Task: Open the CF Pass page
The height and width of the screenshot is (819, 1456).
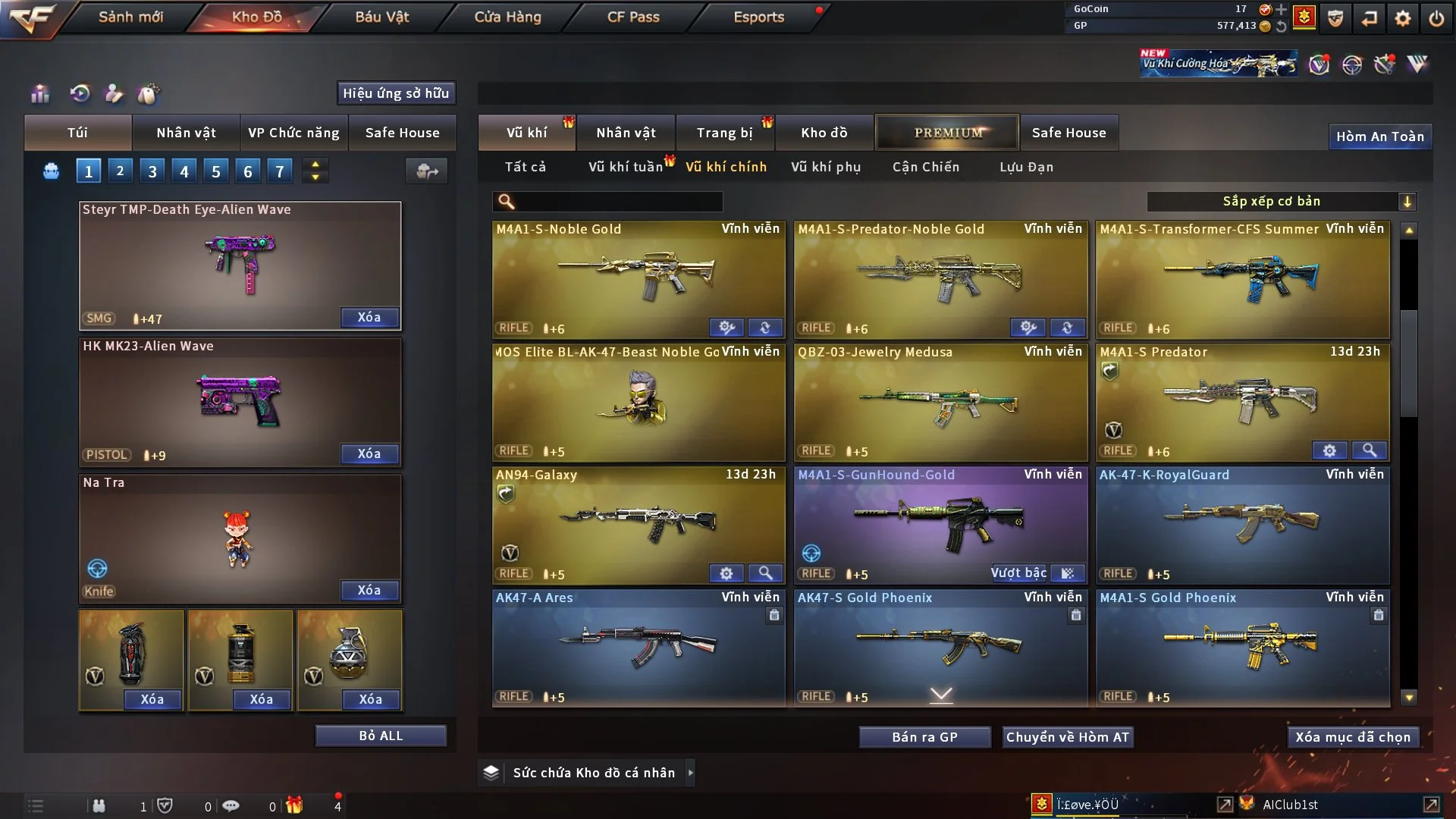Action: pos(633,17)
